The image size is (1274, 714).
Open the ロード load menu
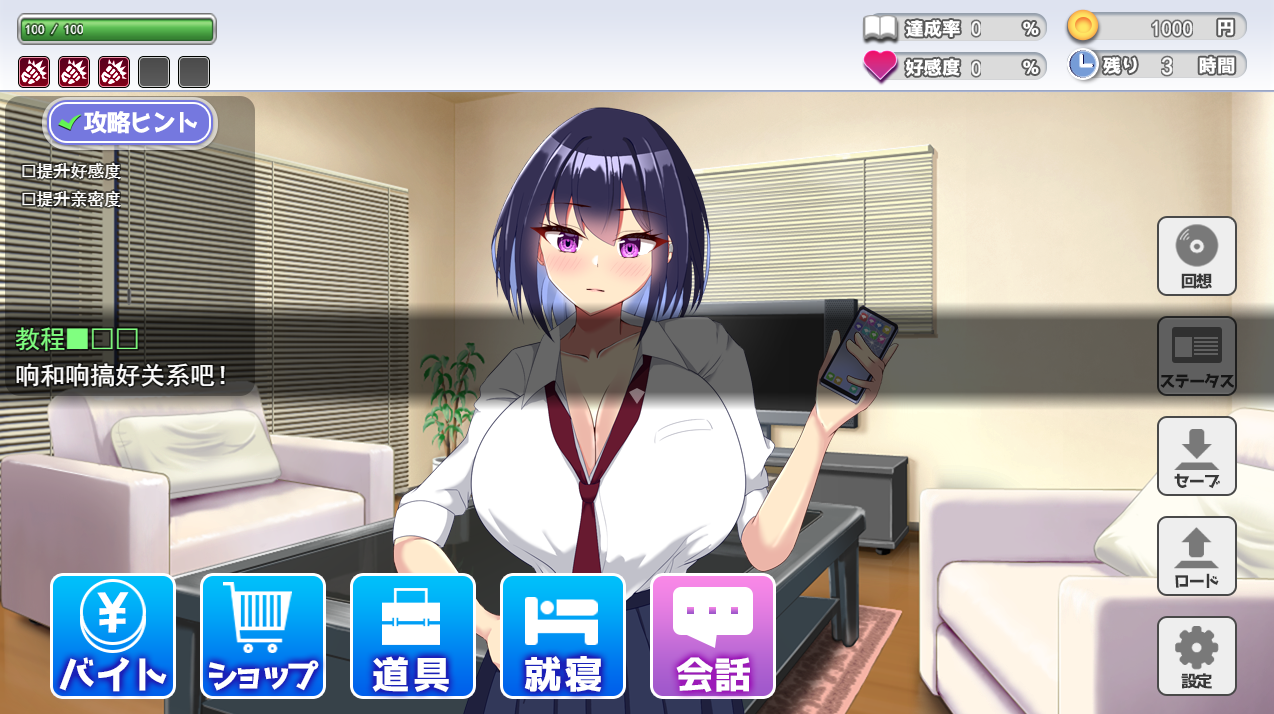1196,556
